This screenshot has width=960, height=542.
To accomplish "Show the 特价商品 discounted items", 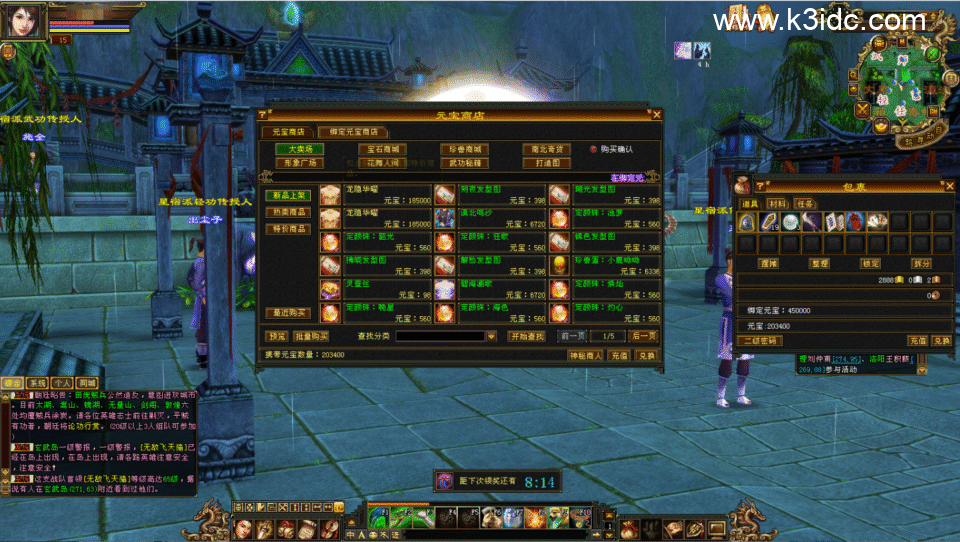I will (287, 229).
